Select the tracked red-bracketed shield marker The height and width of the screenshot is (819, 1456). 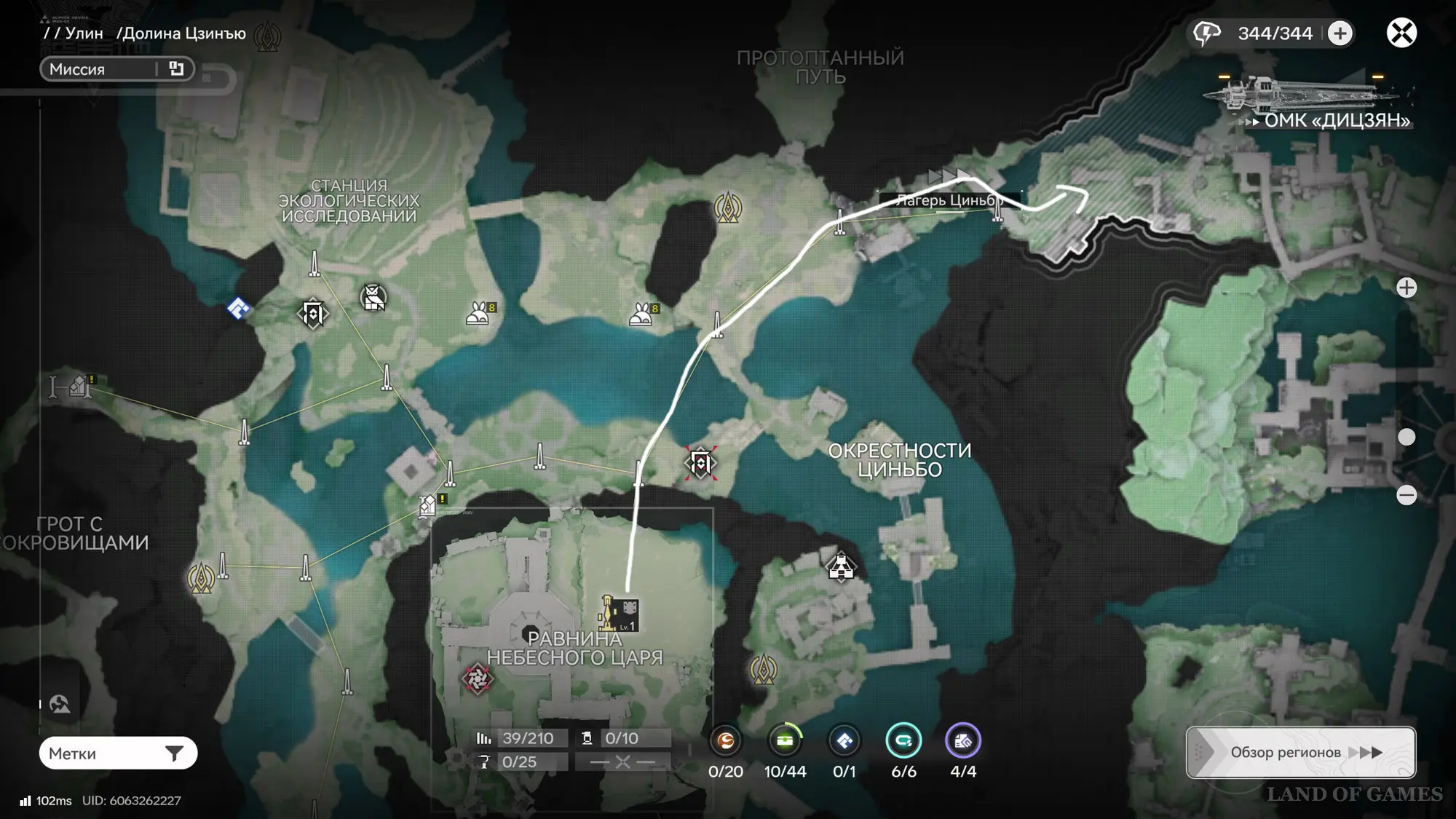click(x=700, y=463)
